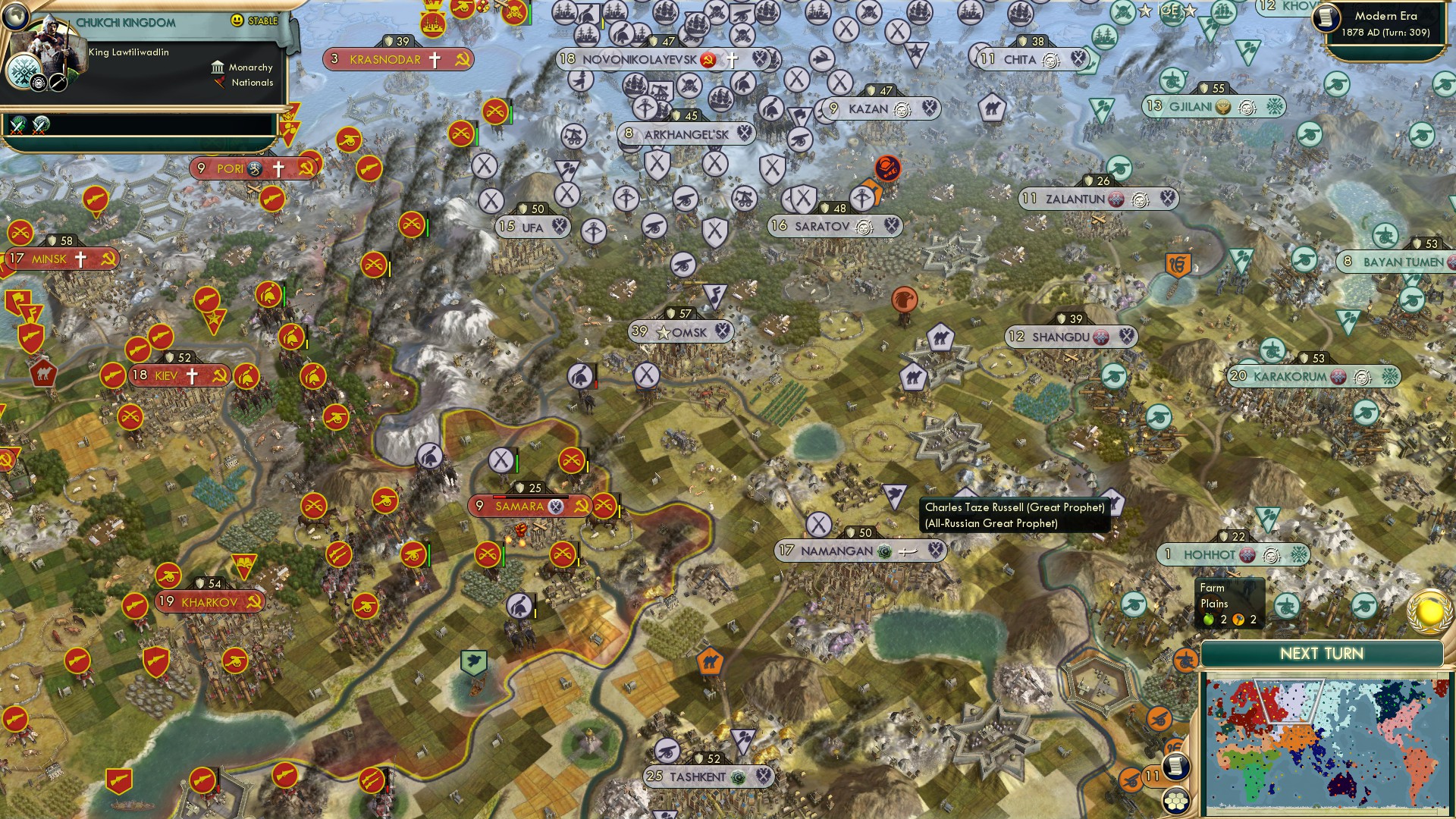This screenshot has height=819, width=1456.
Task: Click the STABLE smiley face stability icon
Action: point(237,20)
